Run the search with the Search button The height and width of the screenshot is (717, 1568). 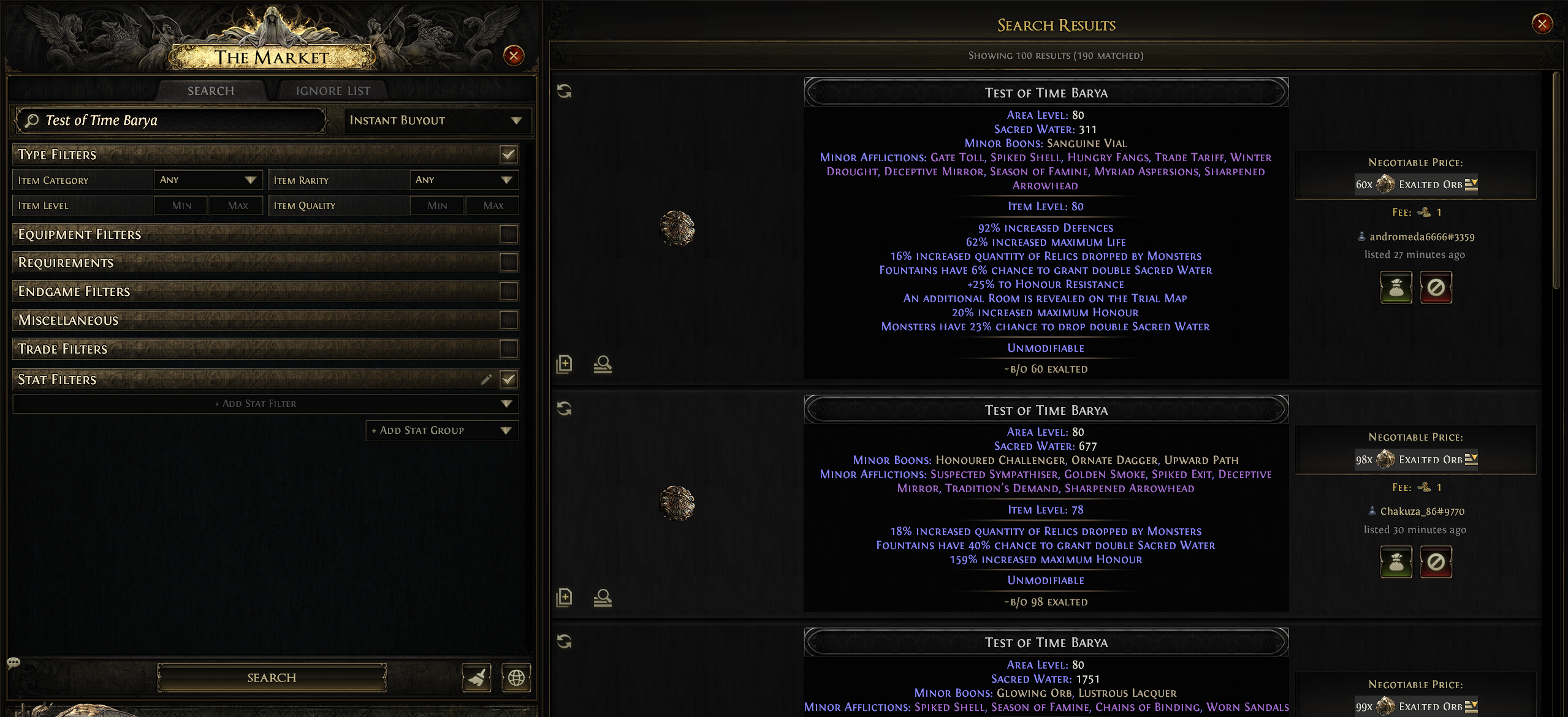(x=272, y=677)
